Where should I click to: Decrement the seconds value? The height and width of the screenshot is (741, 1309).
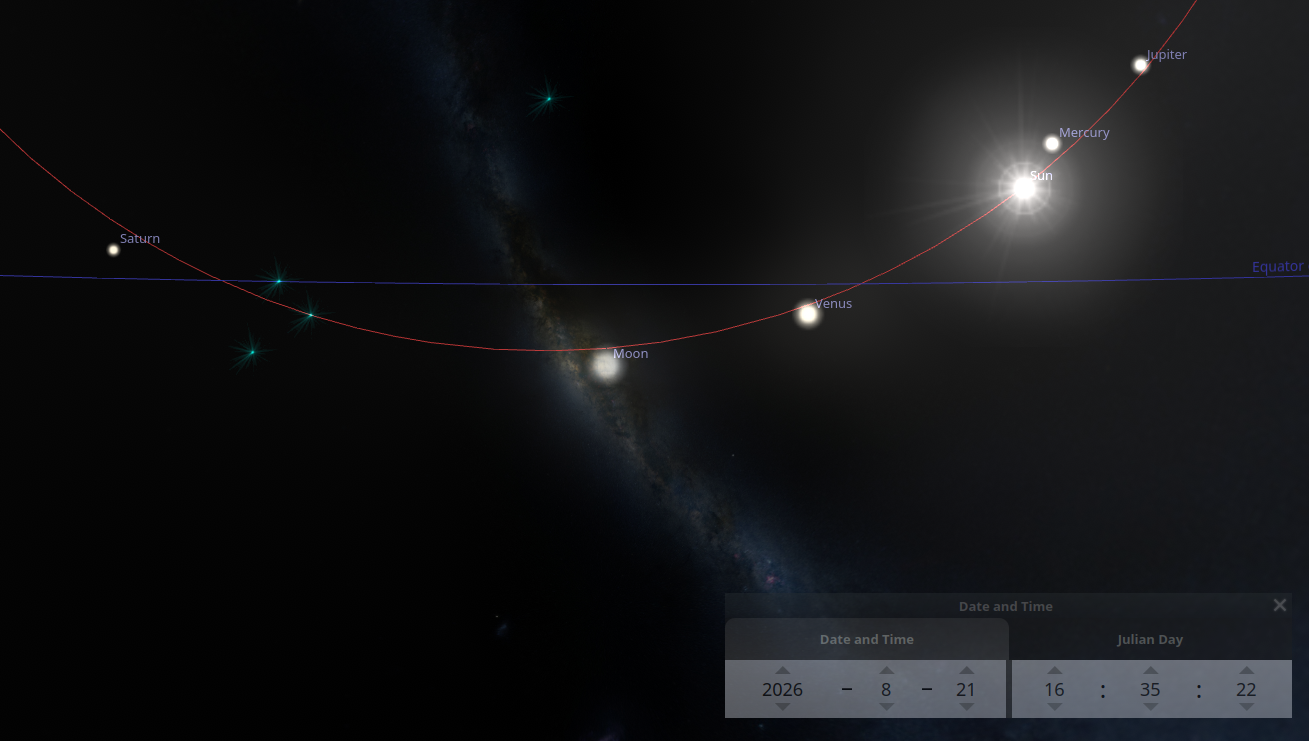coord(1246,707)
